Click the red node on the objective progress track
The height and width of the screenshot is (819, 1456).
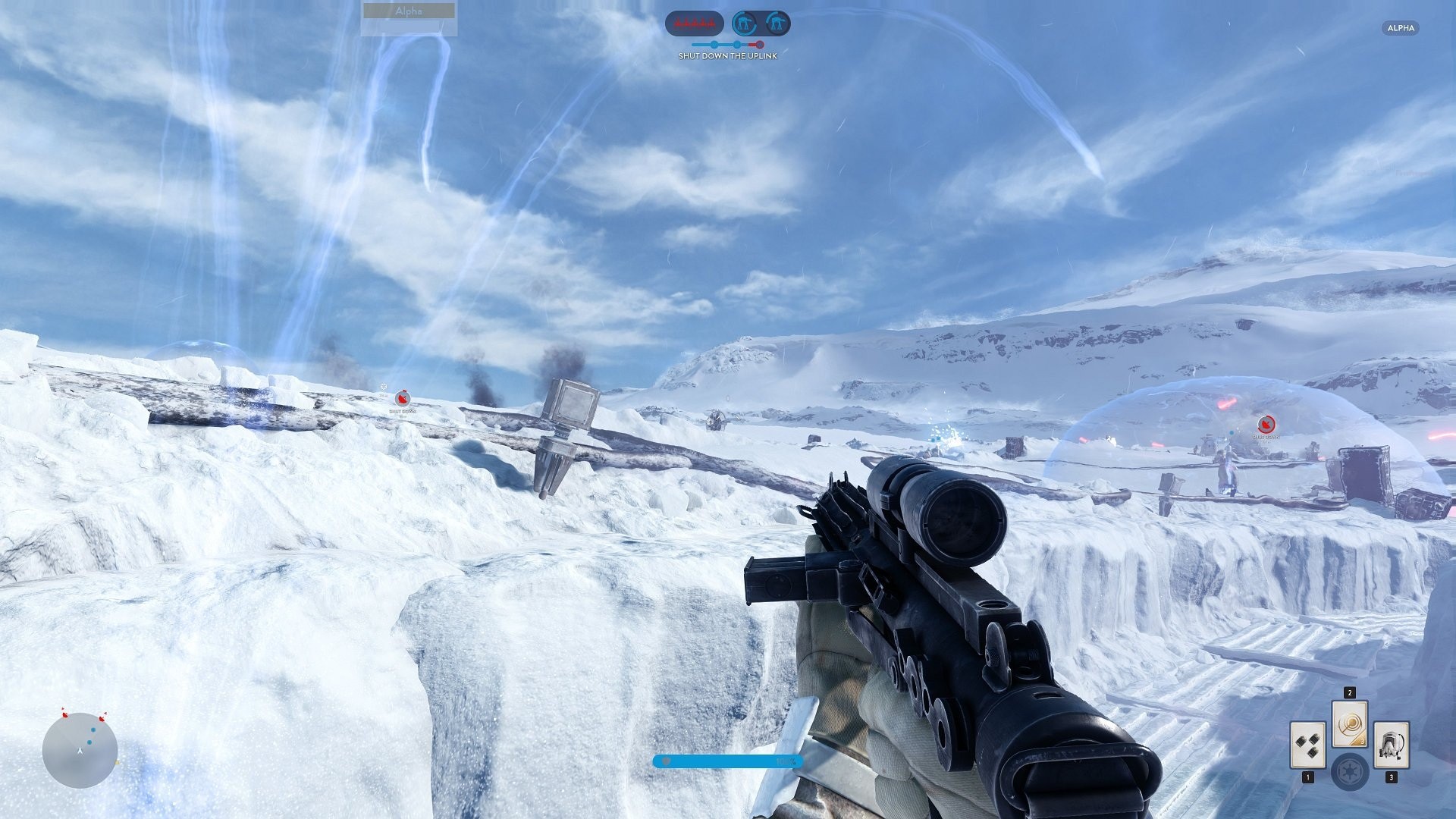[x=760, y=44]
